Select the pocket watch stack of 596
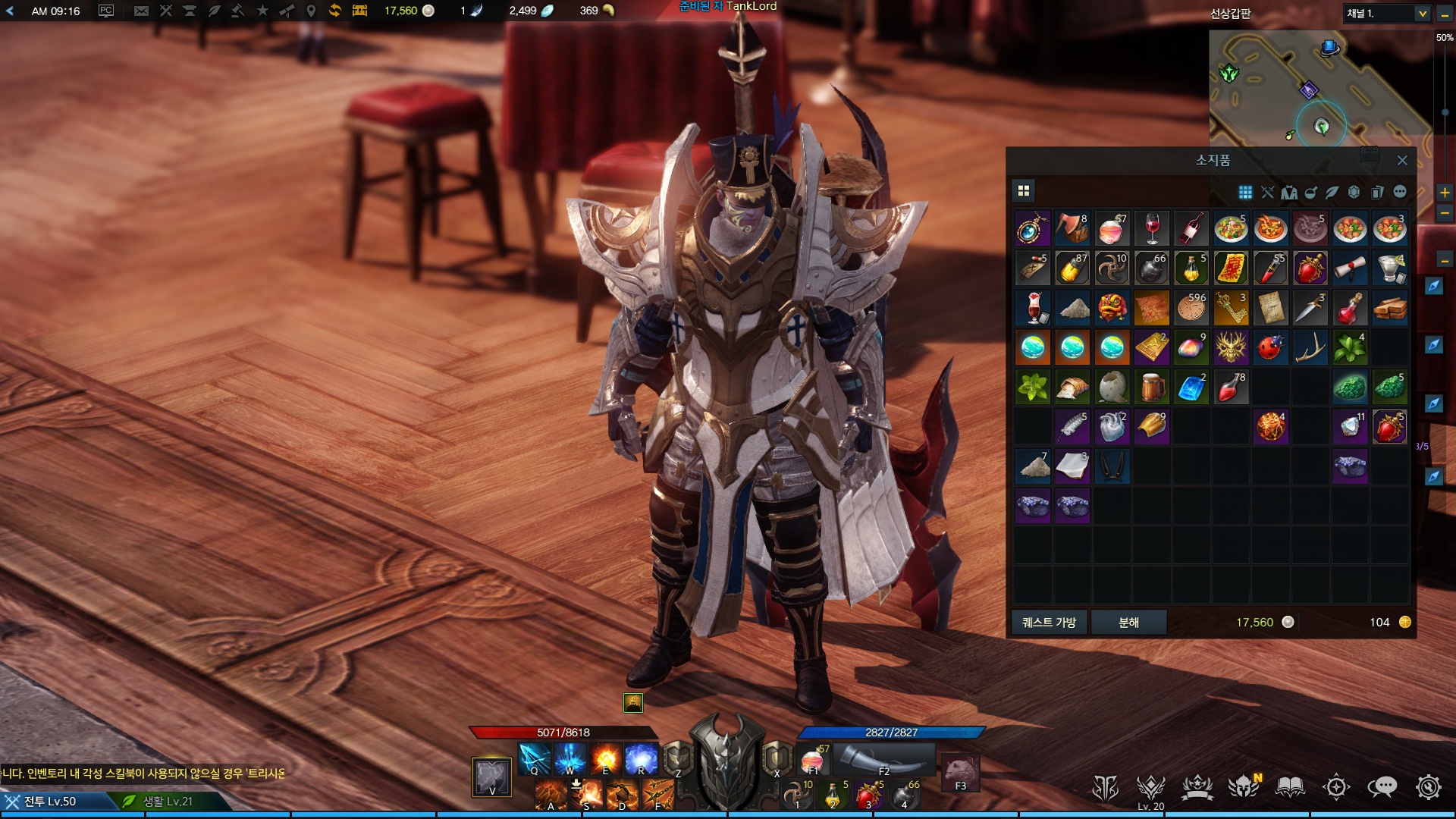1456x819 pixels. pyautogui.click(x=1191, y=308)
